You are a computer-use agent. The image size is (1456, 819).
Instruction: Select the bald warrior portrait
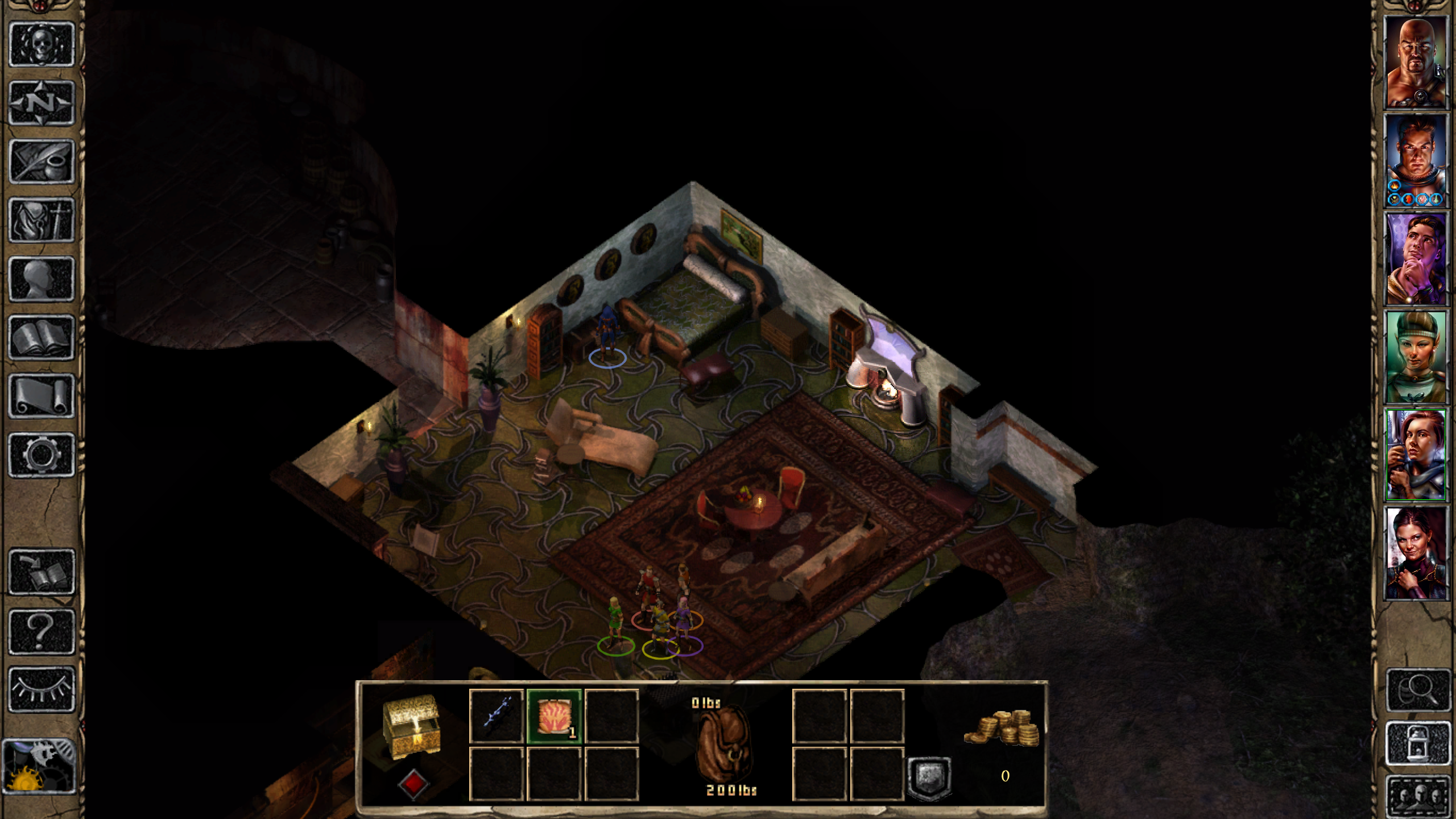1415,63
